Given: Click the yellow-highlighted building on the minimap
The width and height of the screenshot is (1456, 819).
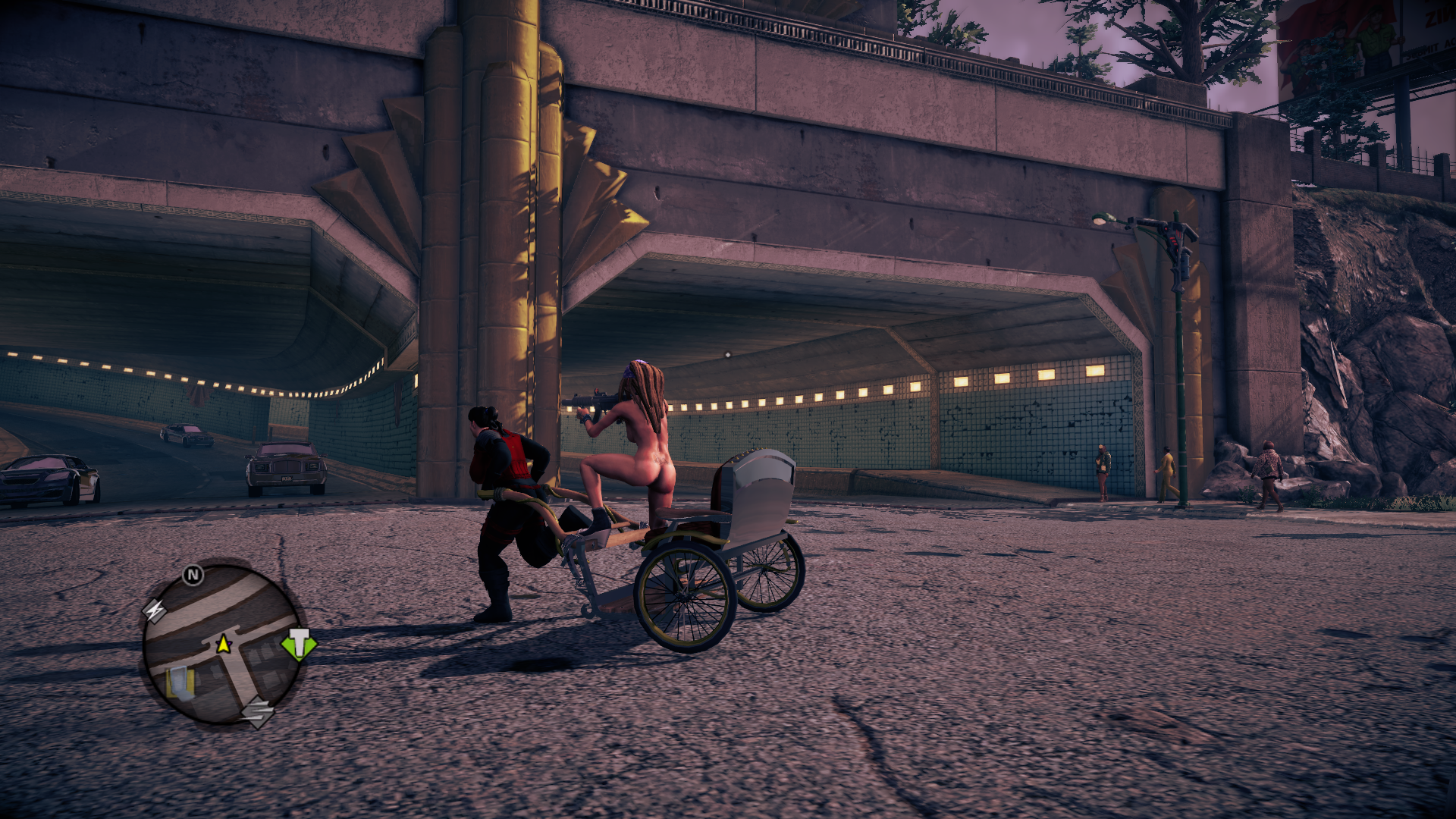Looking at the screenshot, I should tap(180, 682).
